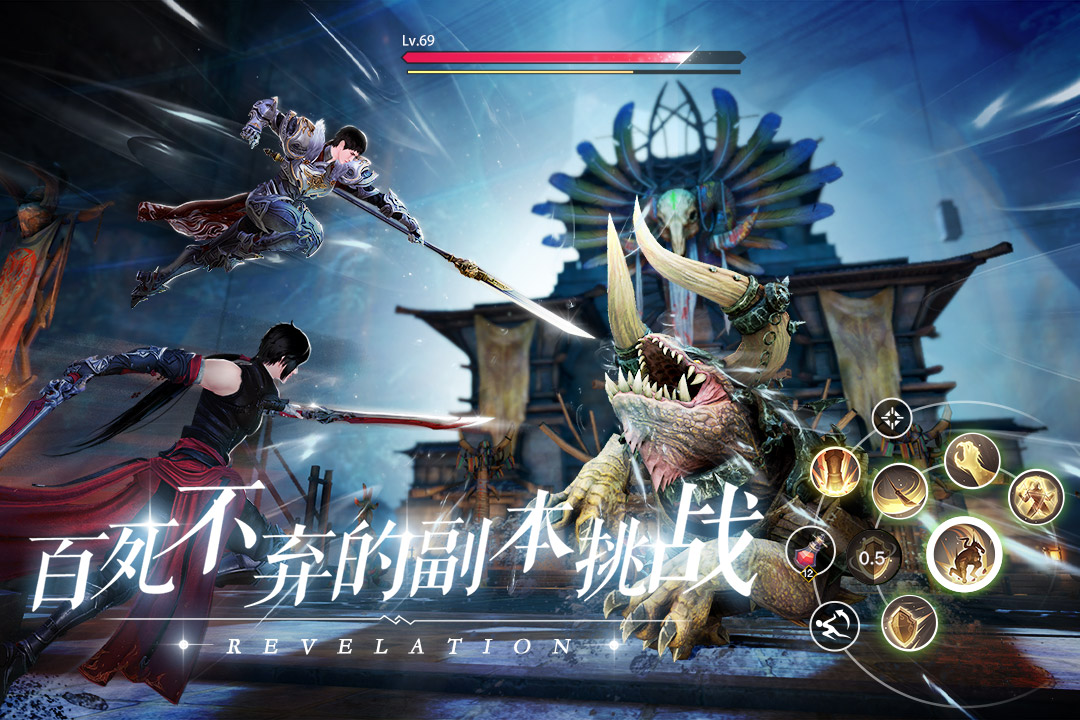Use the spinning blade whirlwind skill
Screen dimensions: 1080x720
(899, 491)
